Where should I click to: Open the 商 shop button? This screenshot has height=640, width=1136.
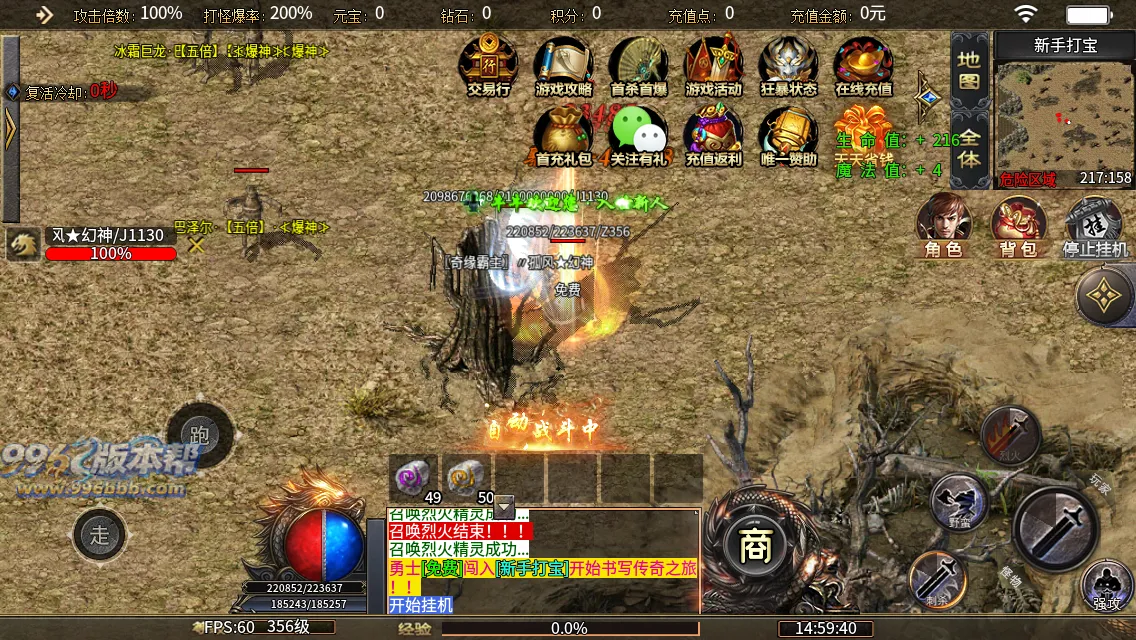coord(751,546)
